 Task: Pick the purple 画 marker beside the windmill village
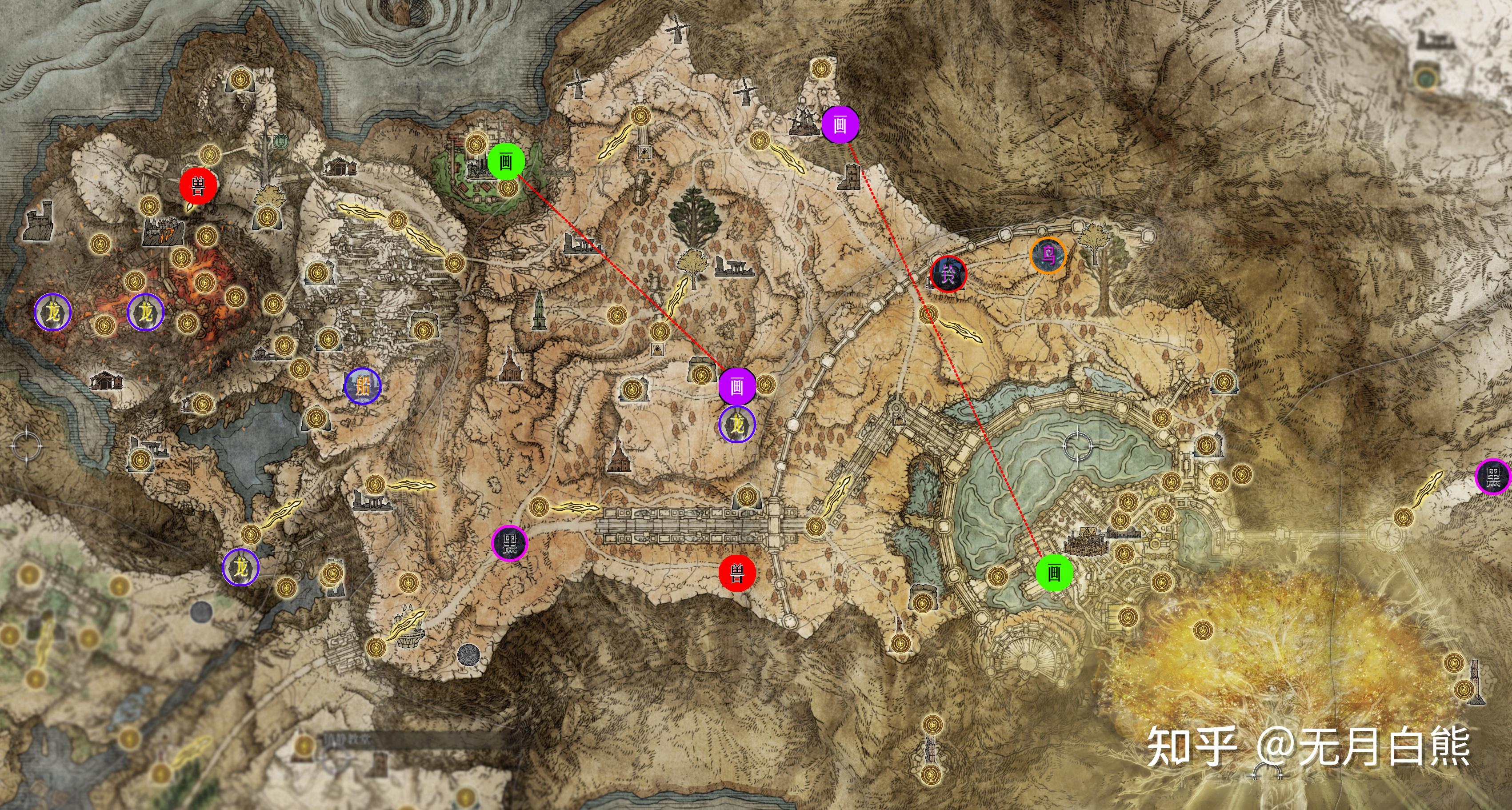tap(840, 124)
